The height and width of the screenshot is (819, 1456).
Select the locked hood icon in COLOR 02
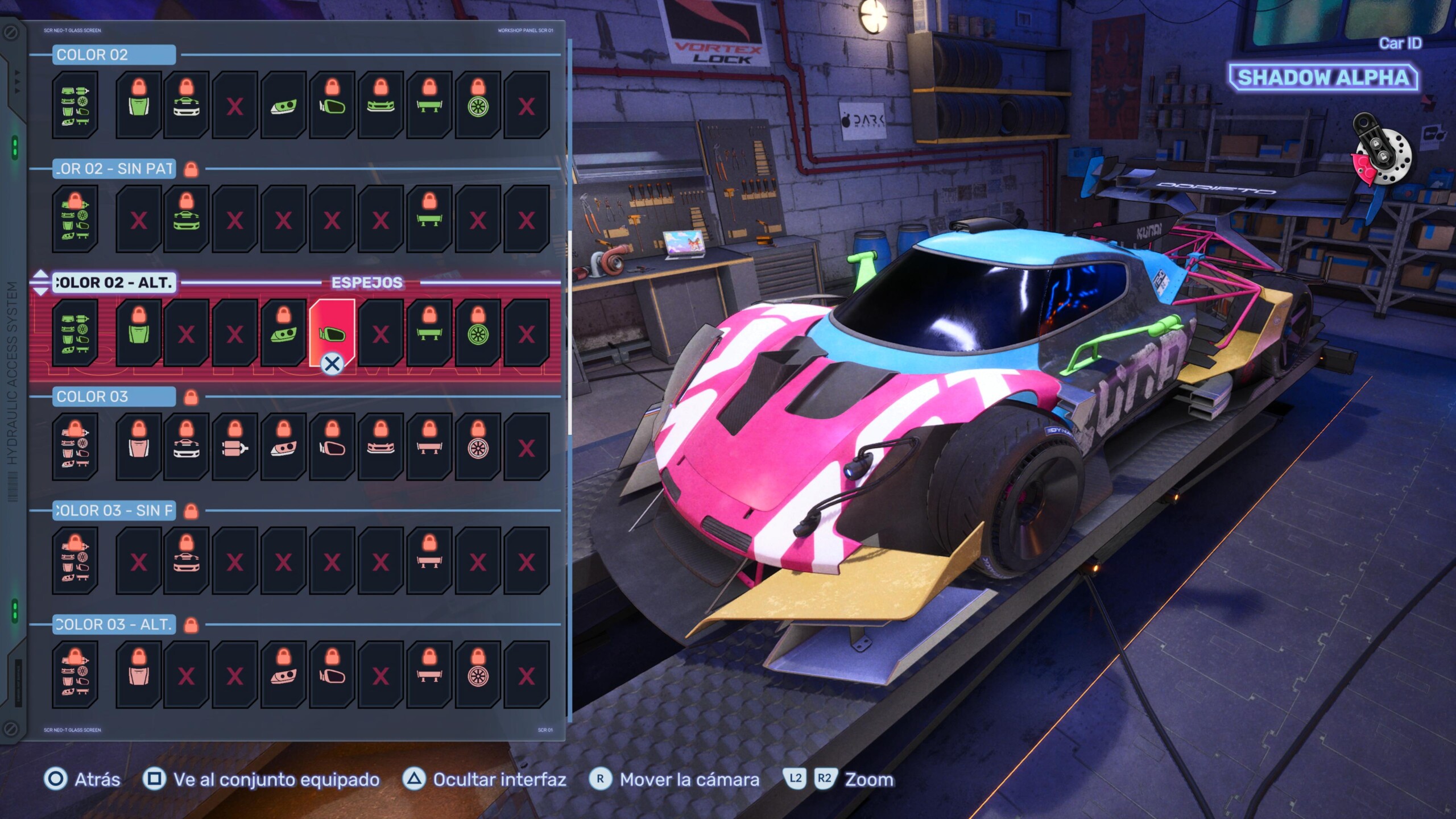click(x=139, y=105)
